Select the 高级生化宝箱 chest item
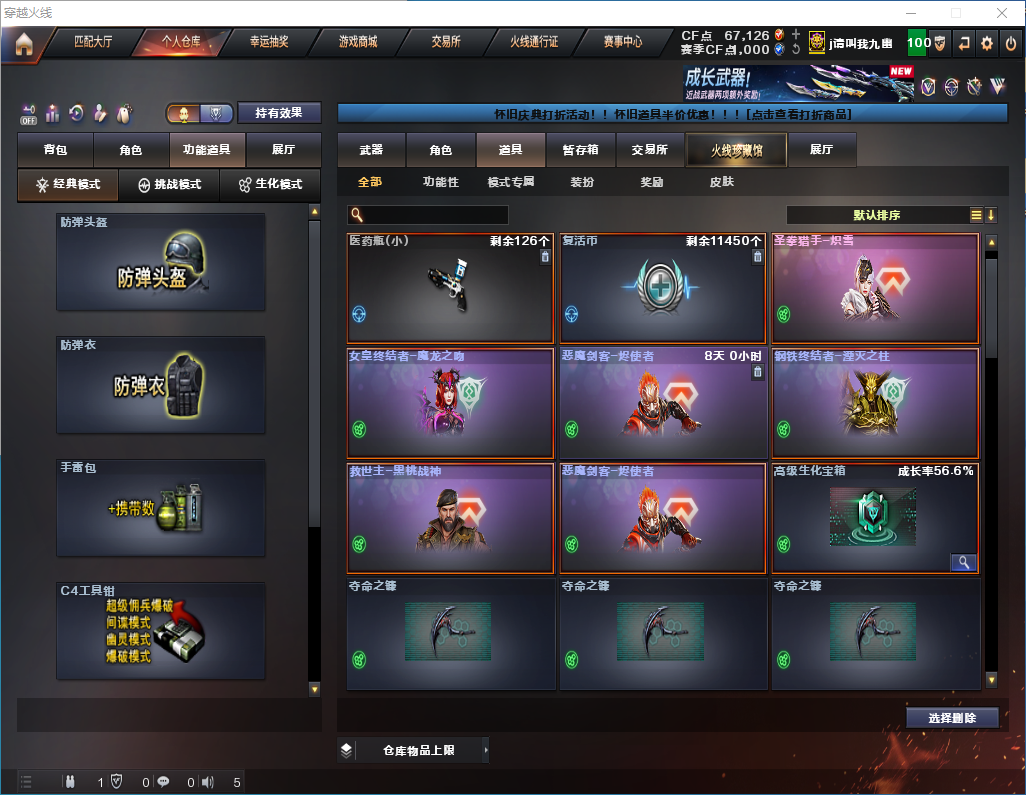The width and height of the screenshot is (1026, 795). pos(874,518)
